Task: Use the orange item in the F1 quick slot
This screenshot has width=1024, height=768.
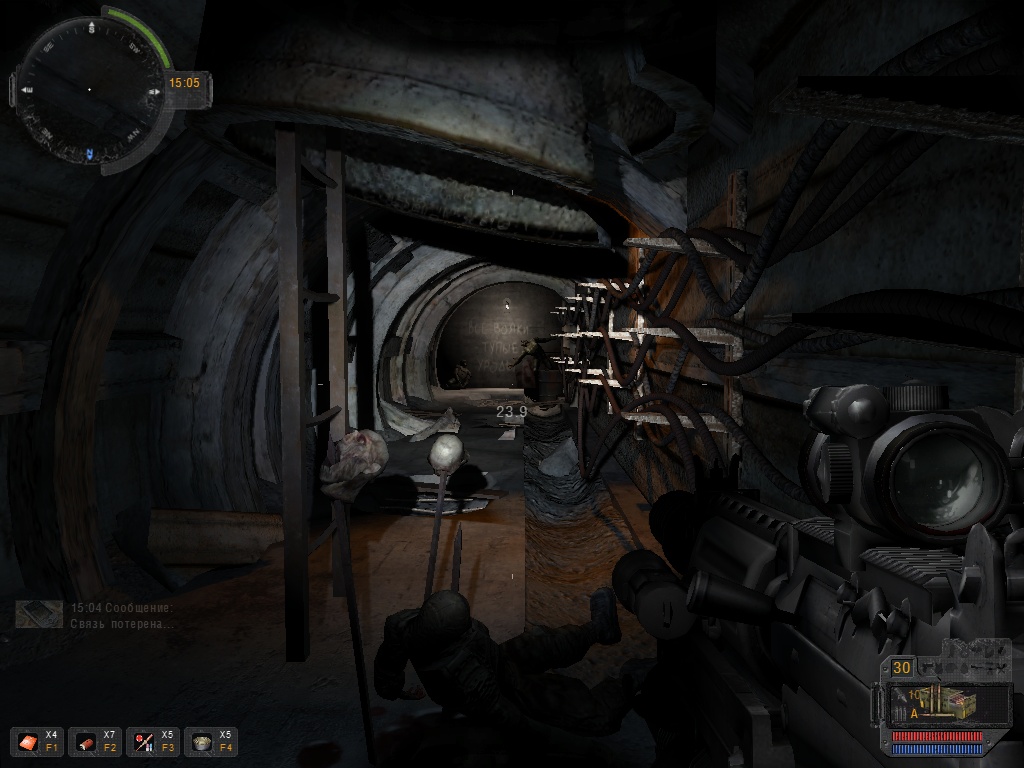Action: 27,742
